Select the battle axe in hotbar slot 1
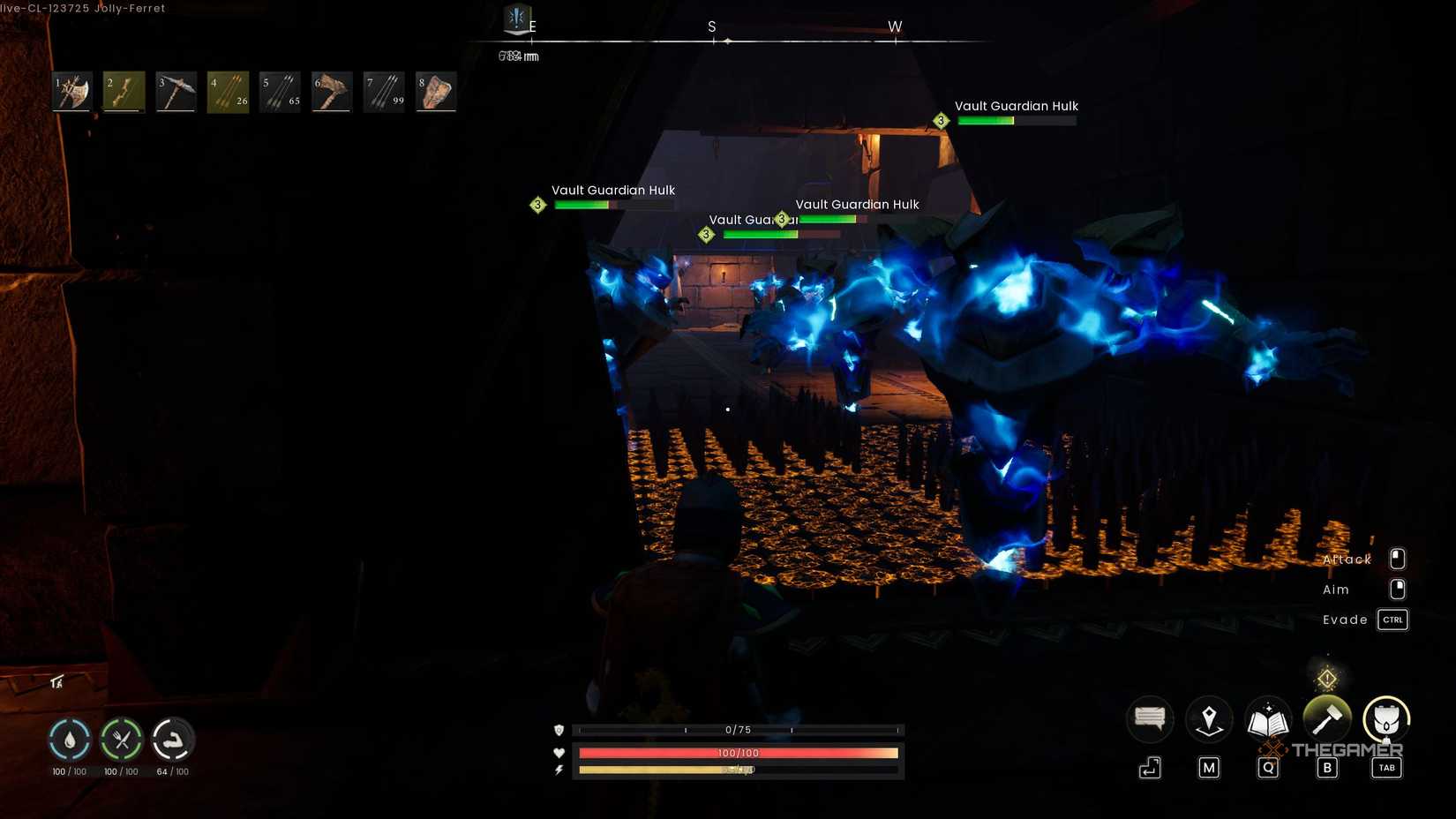1456x819 pixels. (71, 91)
